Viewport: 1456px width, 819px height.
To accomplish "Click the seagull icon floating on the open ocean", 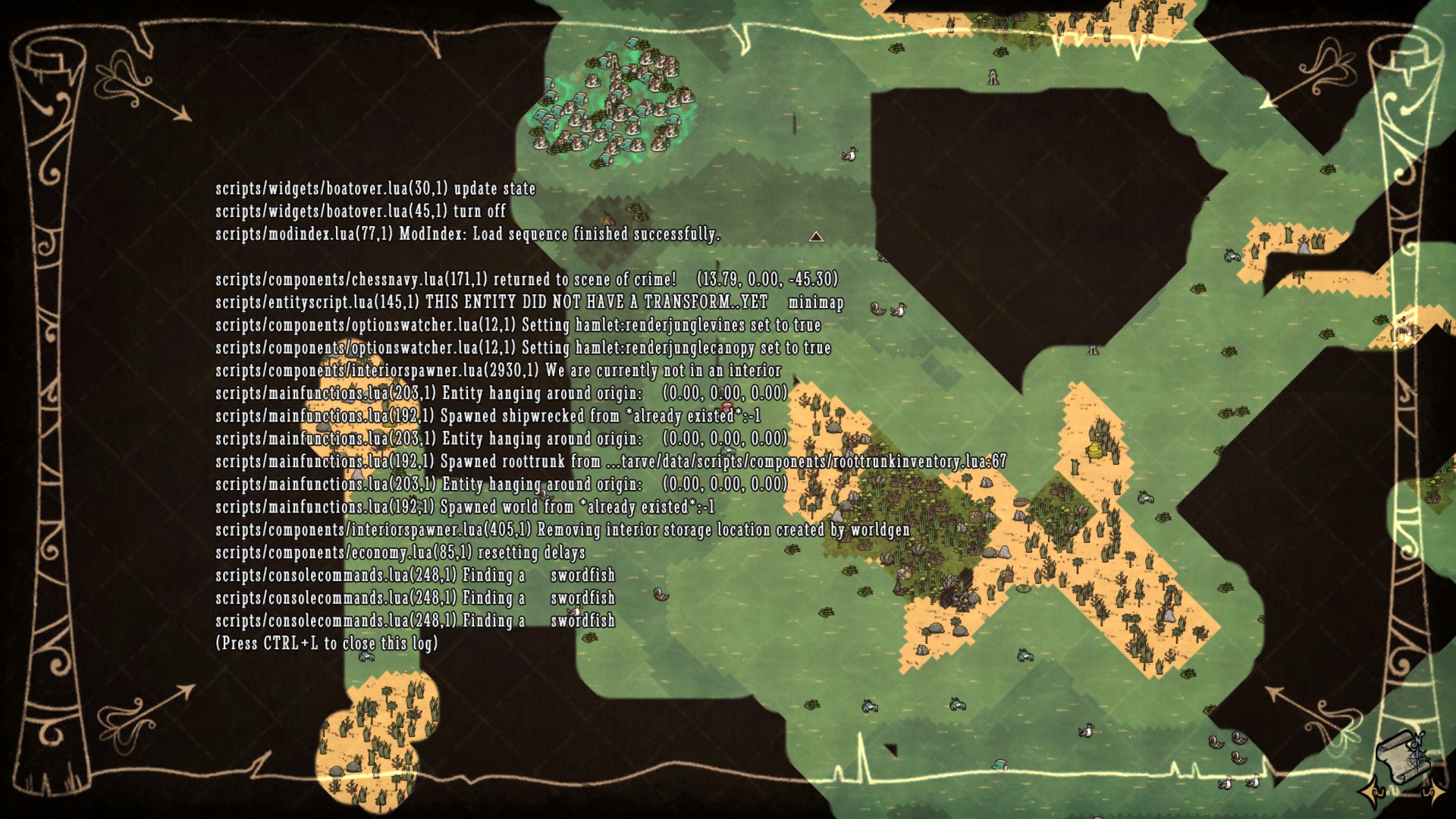I will [850, 153].
